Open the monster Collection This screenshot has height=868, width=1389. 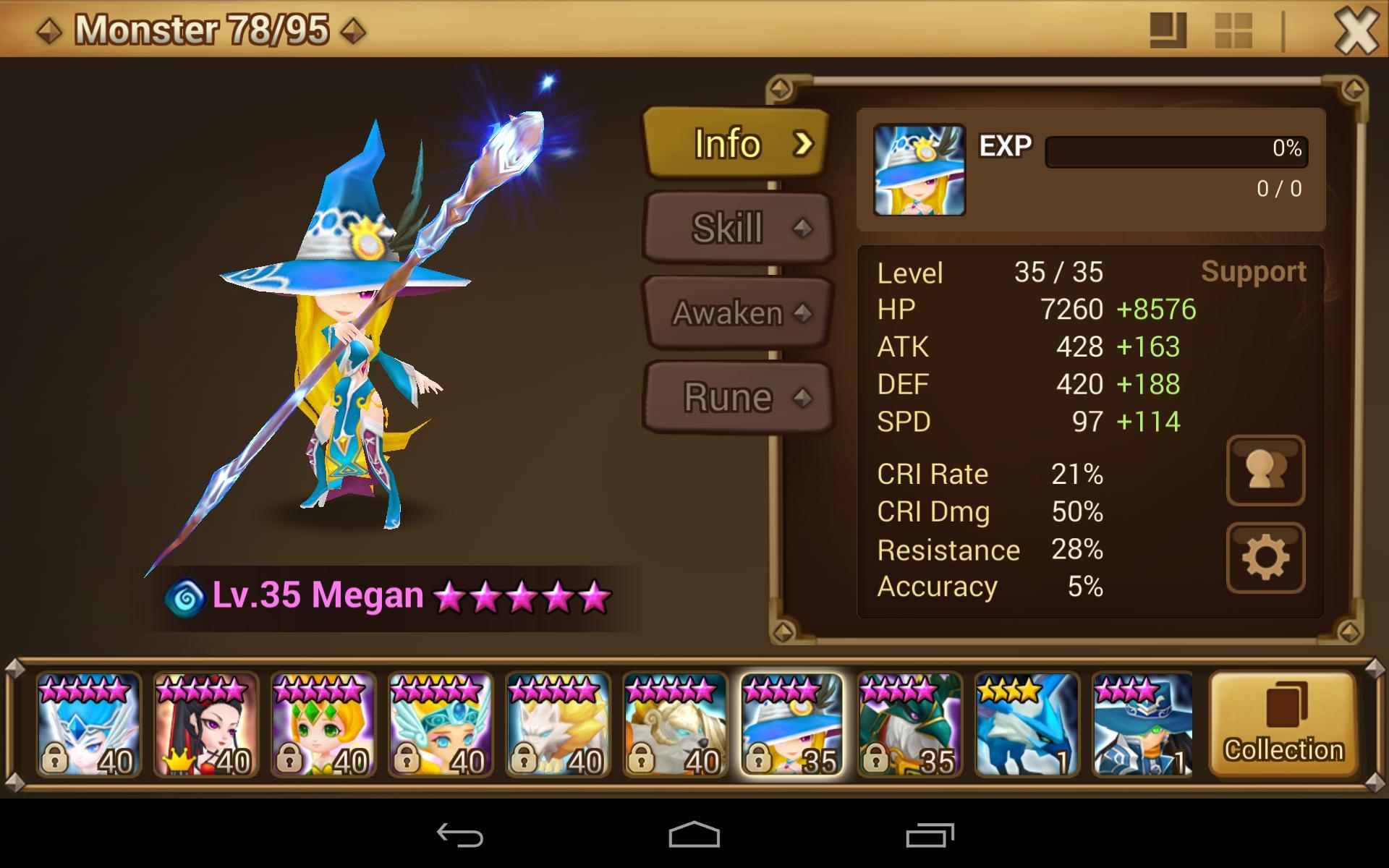pyautogui.click(x=1283, y=724)
